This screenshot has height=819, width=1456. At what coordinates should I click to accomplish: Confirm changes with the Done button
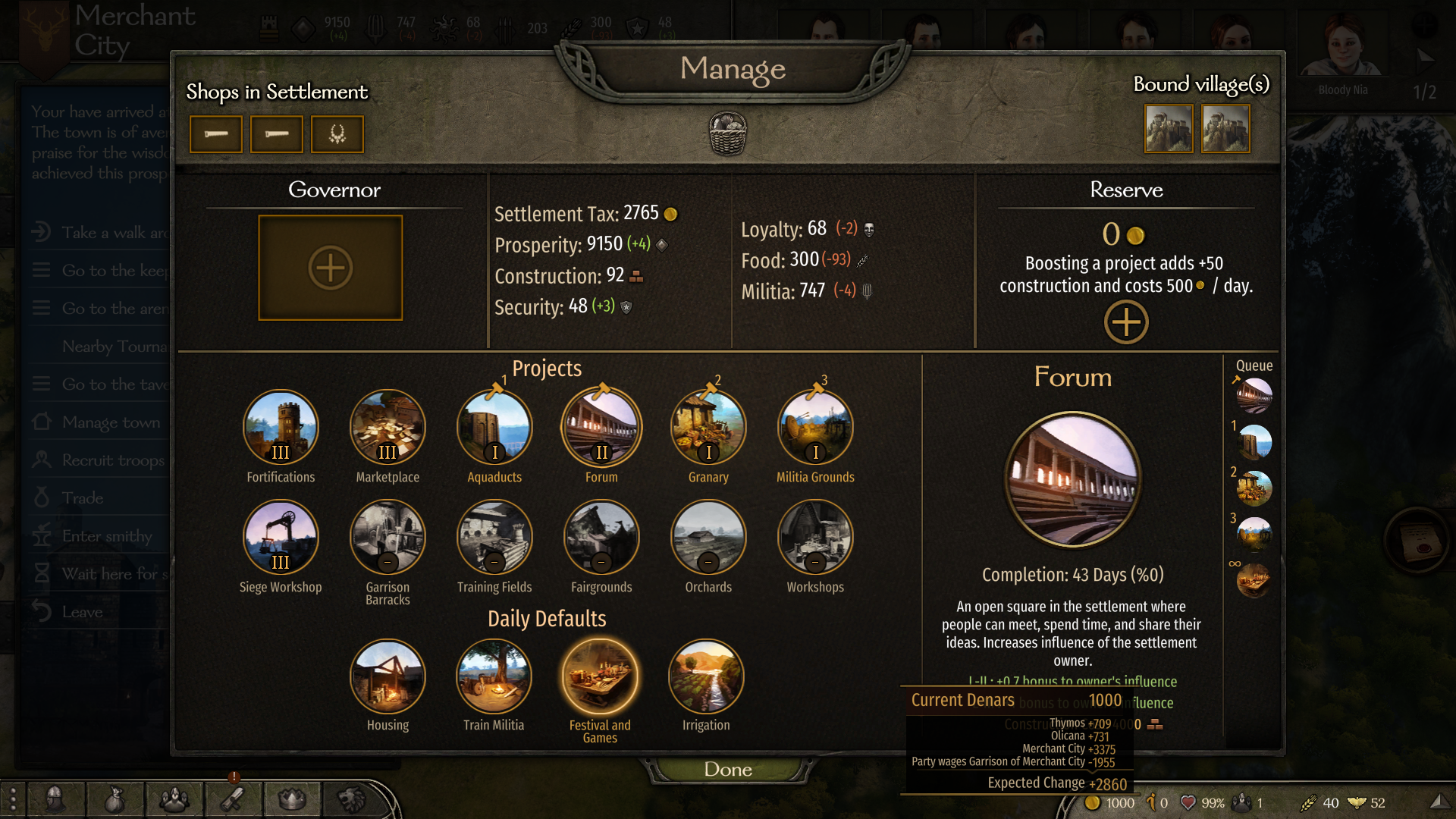pyautogui.click(x=728, y=769)
